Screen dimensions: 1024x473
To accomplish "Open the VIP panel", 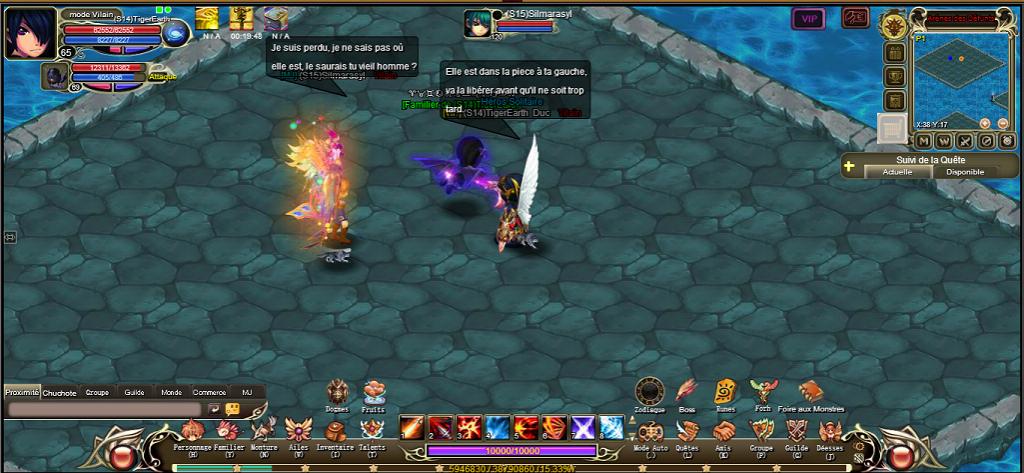I will click(x=808, y=18).
